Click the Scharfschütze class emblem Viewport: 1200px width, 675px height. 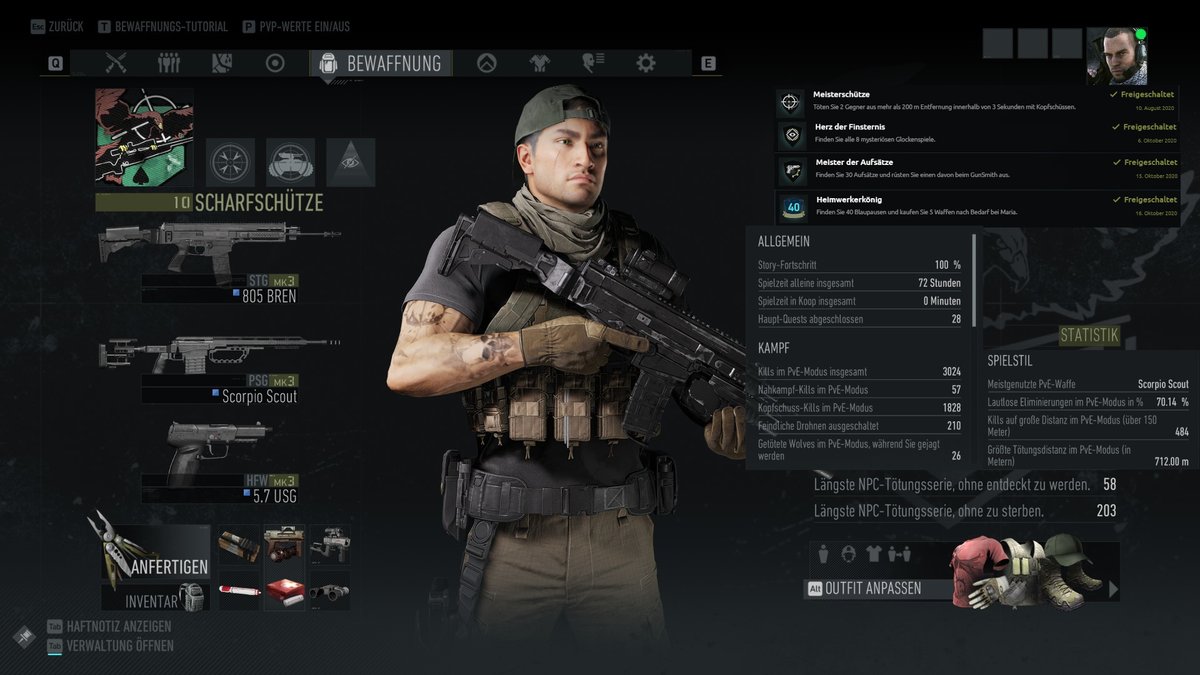[144, 137]
